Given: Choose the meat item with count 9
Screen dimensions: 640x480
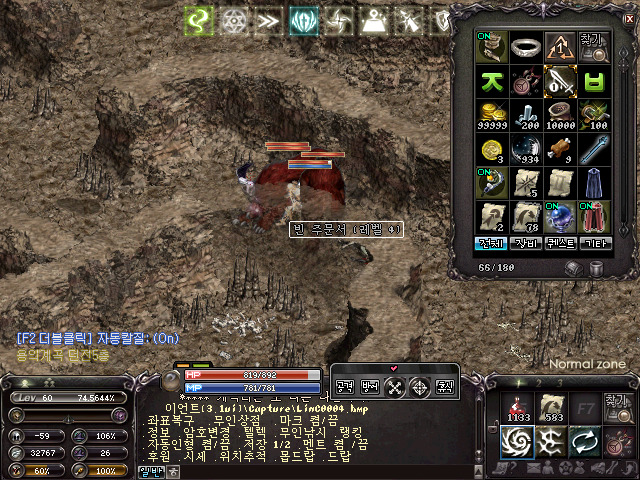Looking at the screenshot, I should click(x=560, y=148).
